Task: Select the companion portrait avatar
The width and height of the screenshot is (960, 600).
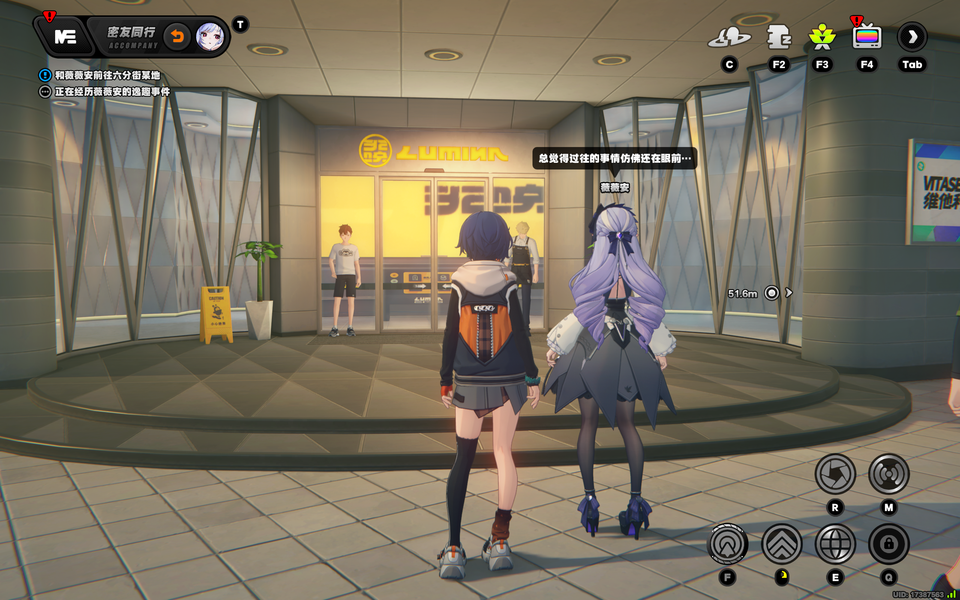Action: click(209, 37)
